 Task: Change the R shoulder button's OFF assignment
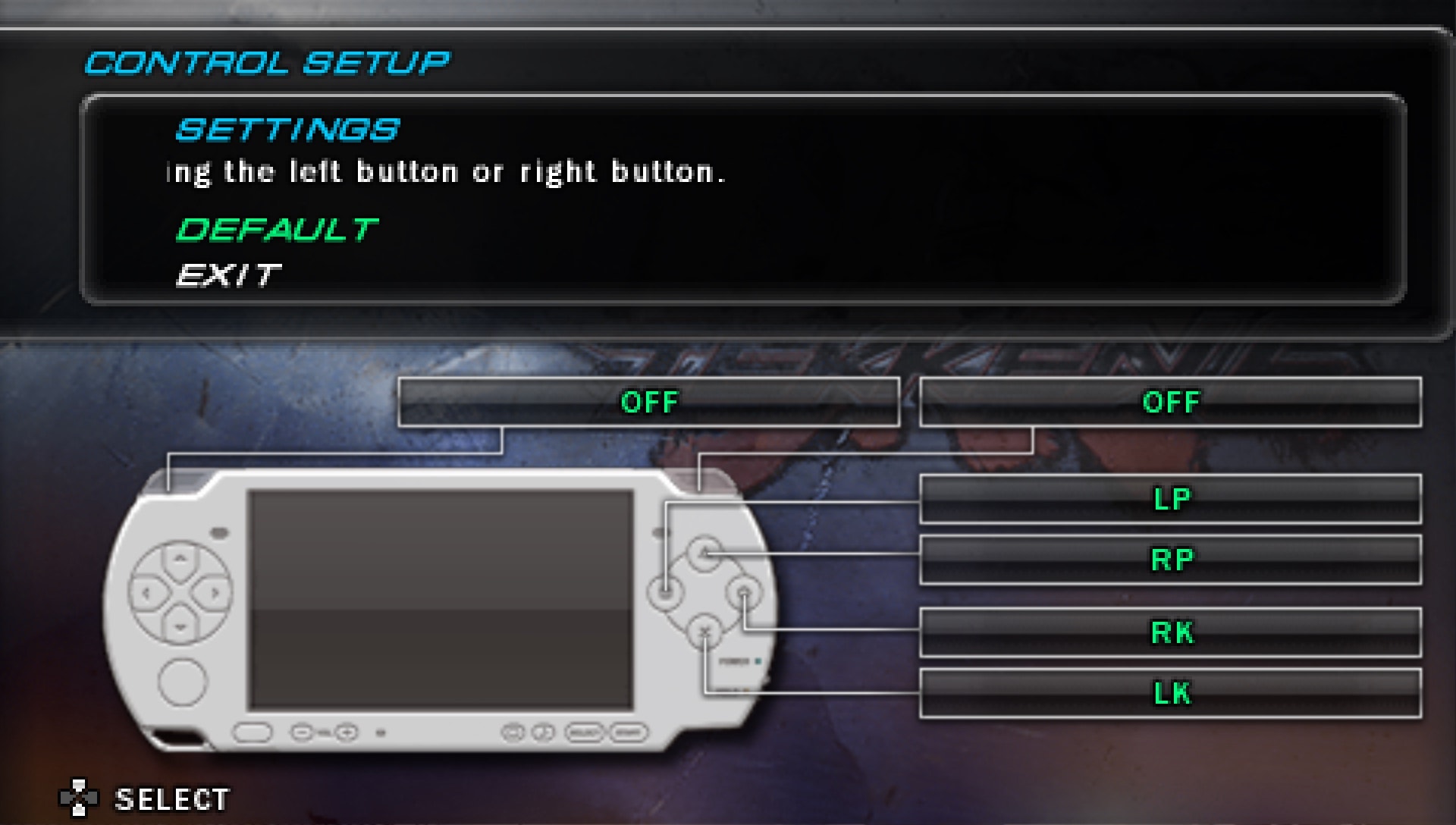point(1170,403)
